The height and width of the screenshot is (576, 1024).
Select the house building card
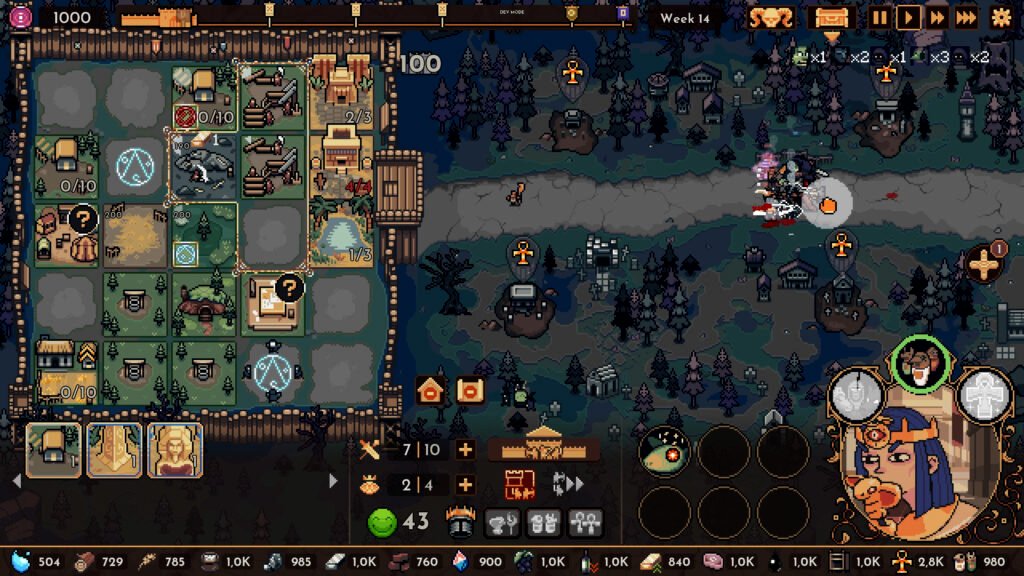(53, 449)
